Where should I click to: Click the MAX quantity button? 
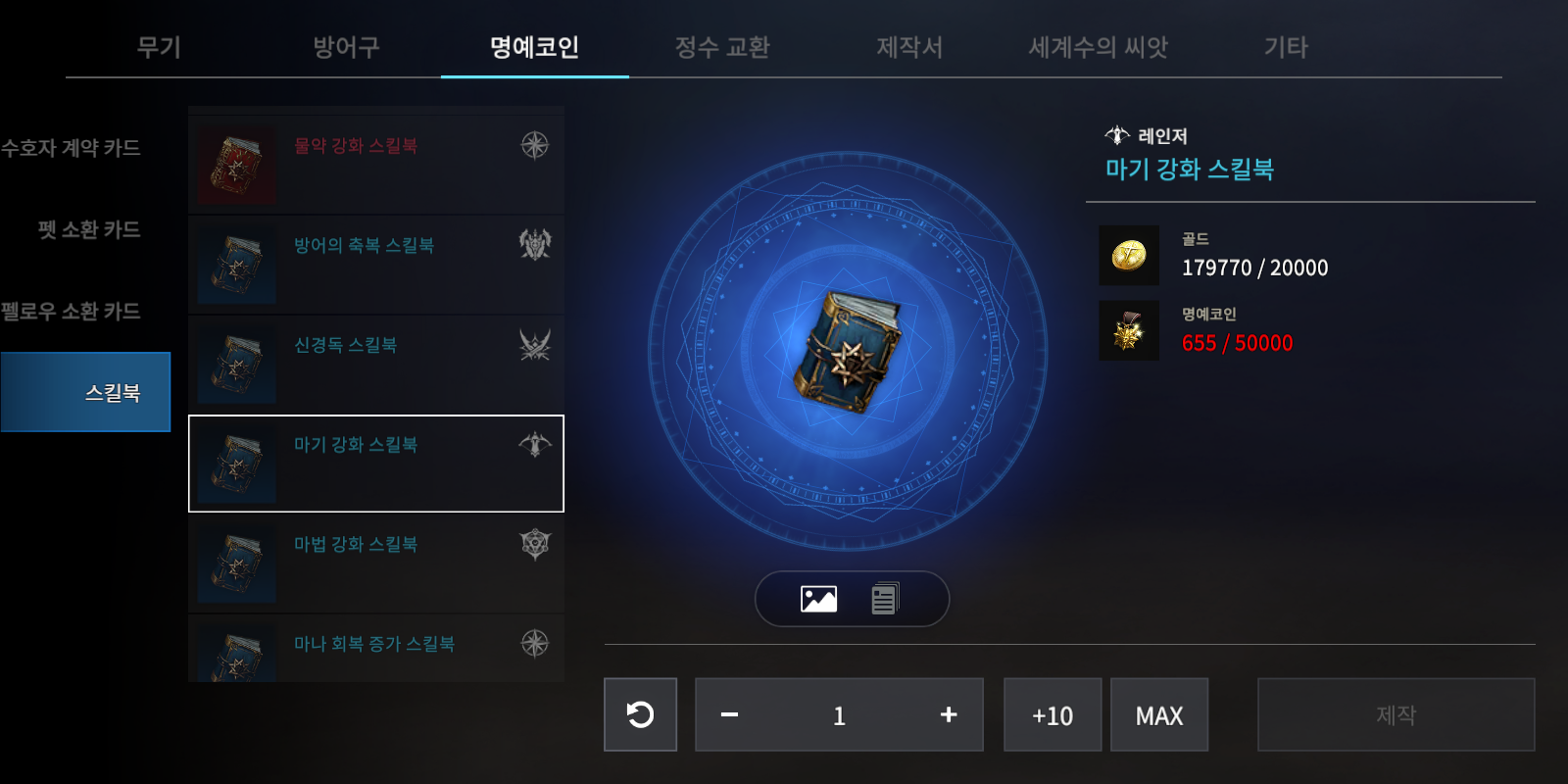pyautogui.click(x=1159, y=714)
